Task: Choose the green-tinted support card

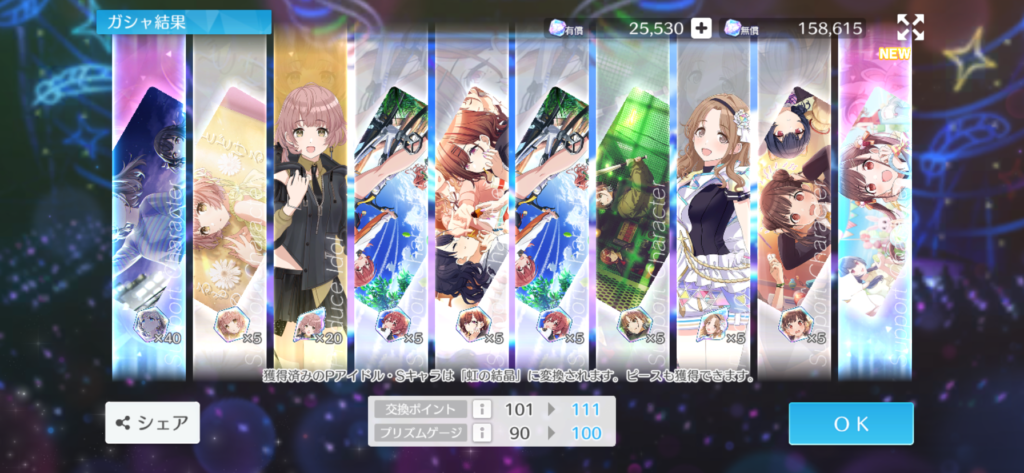Action: coord(632,200)
